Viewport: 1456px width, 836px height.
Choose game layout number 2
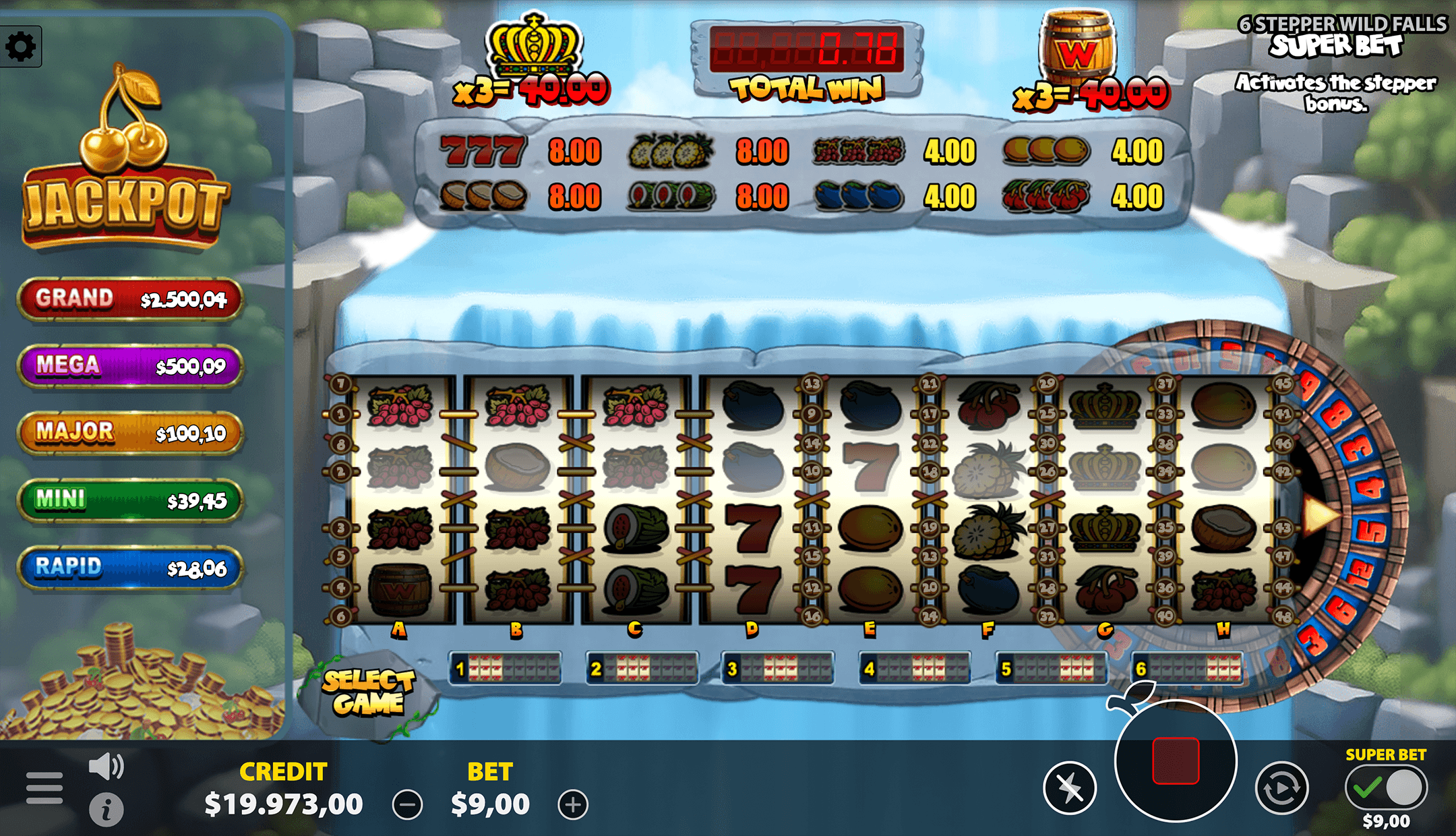(x=642, y=669)
